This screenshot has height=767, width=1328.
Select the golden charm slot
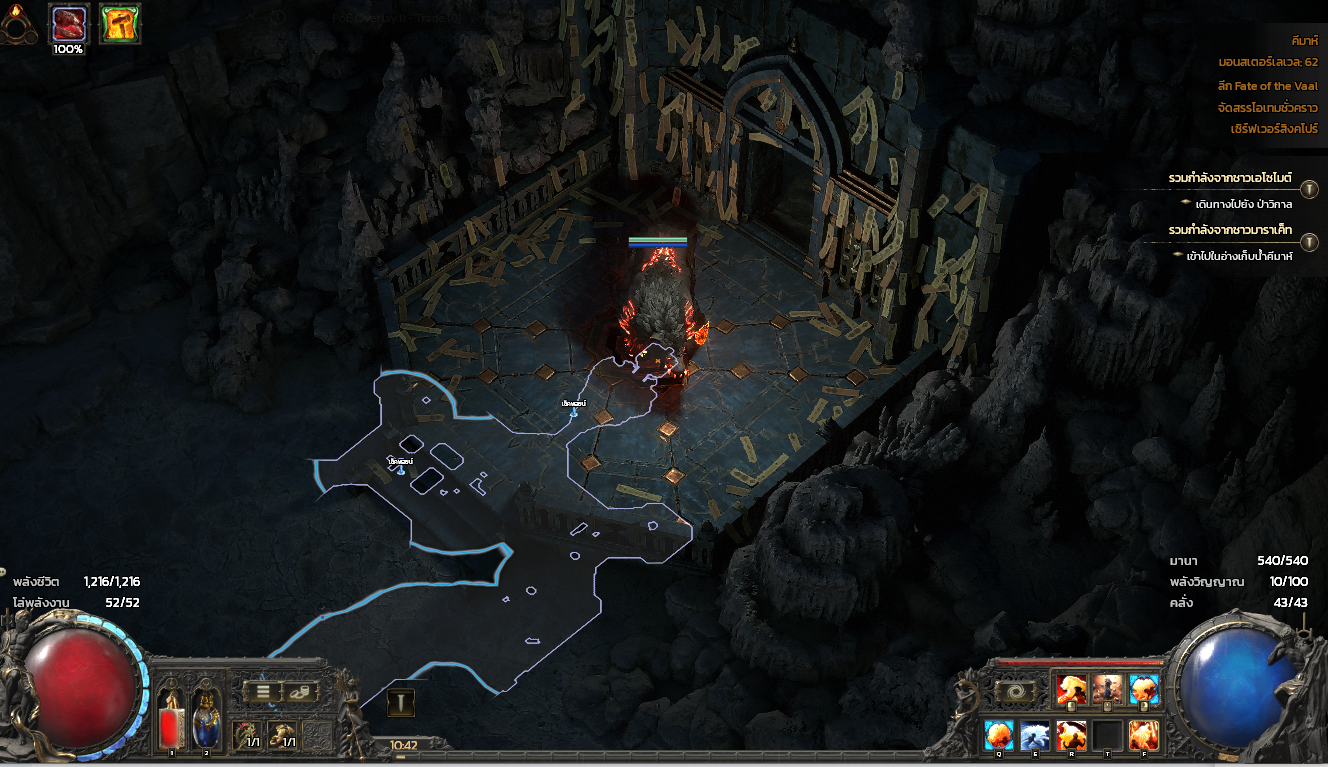[283, 736]
